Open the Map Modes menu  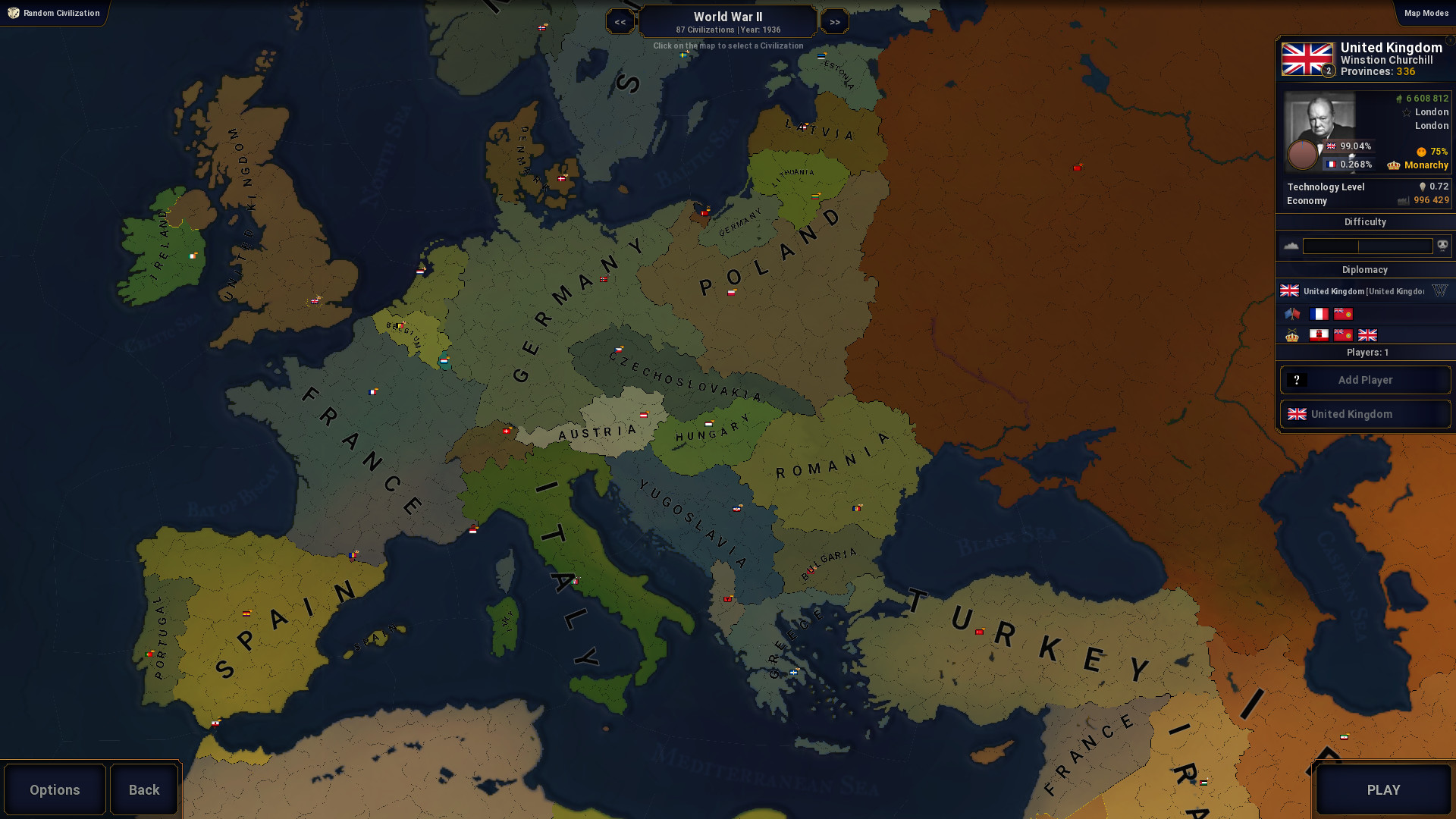(1426, 13)
